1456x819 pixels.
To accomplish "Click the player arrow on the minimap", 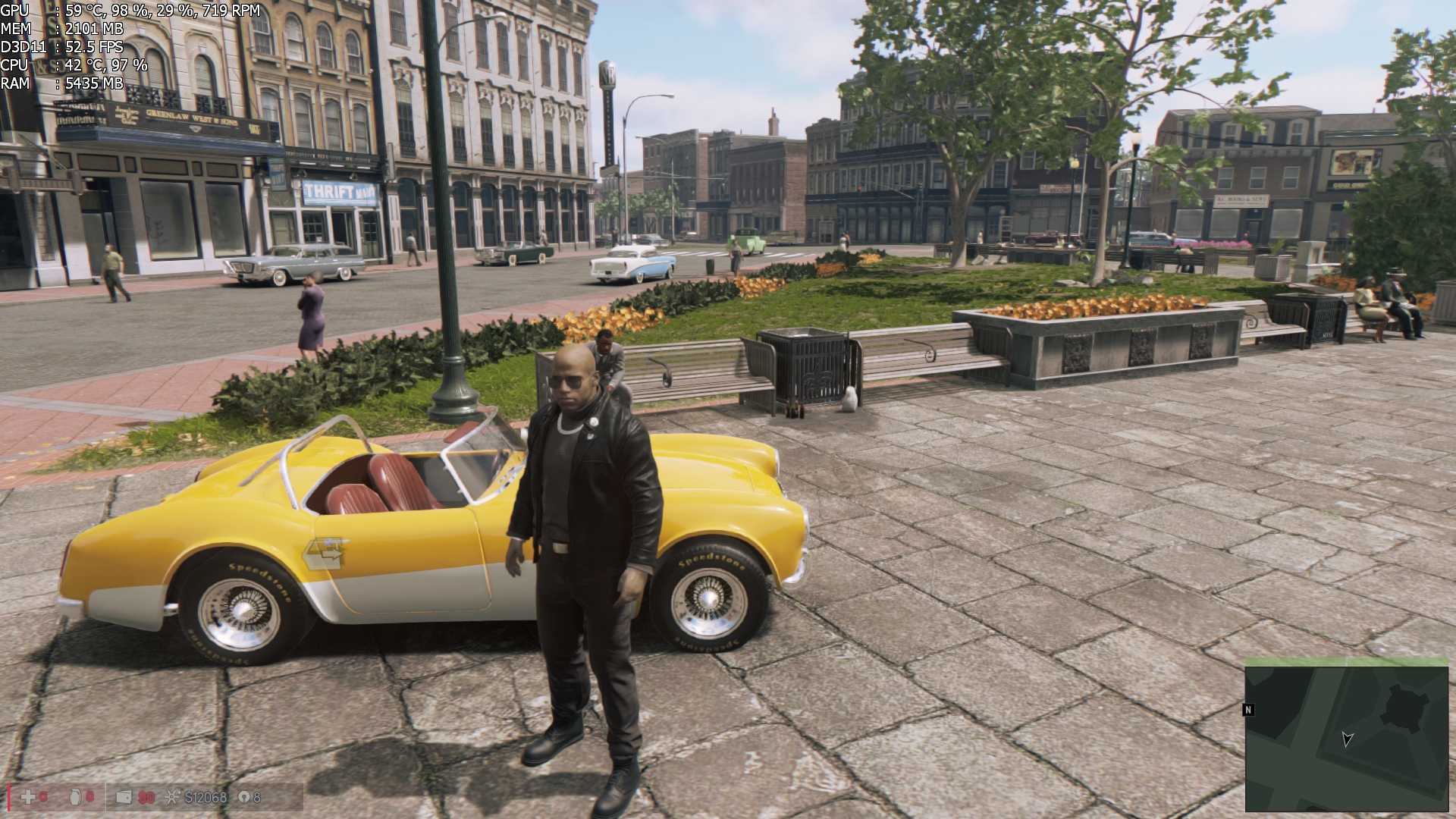I will tap(1347, 739).
